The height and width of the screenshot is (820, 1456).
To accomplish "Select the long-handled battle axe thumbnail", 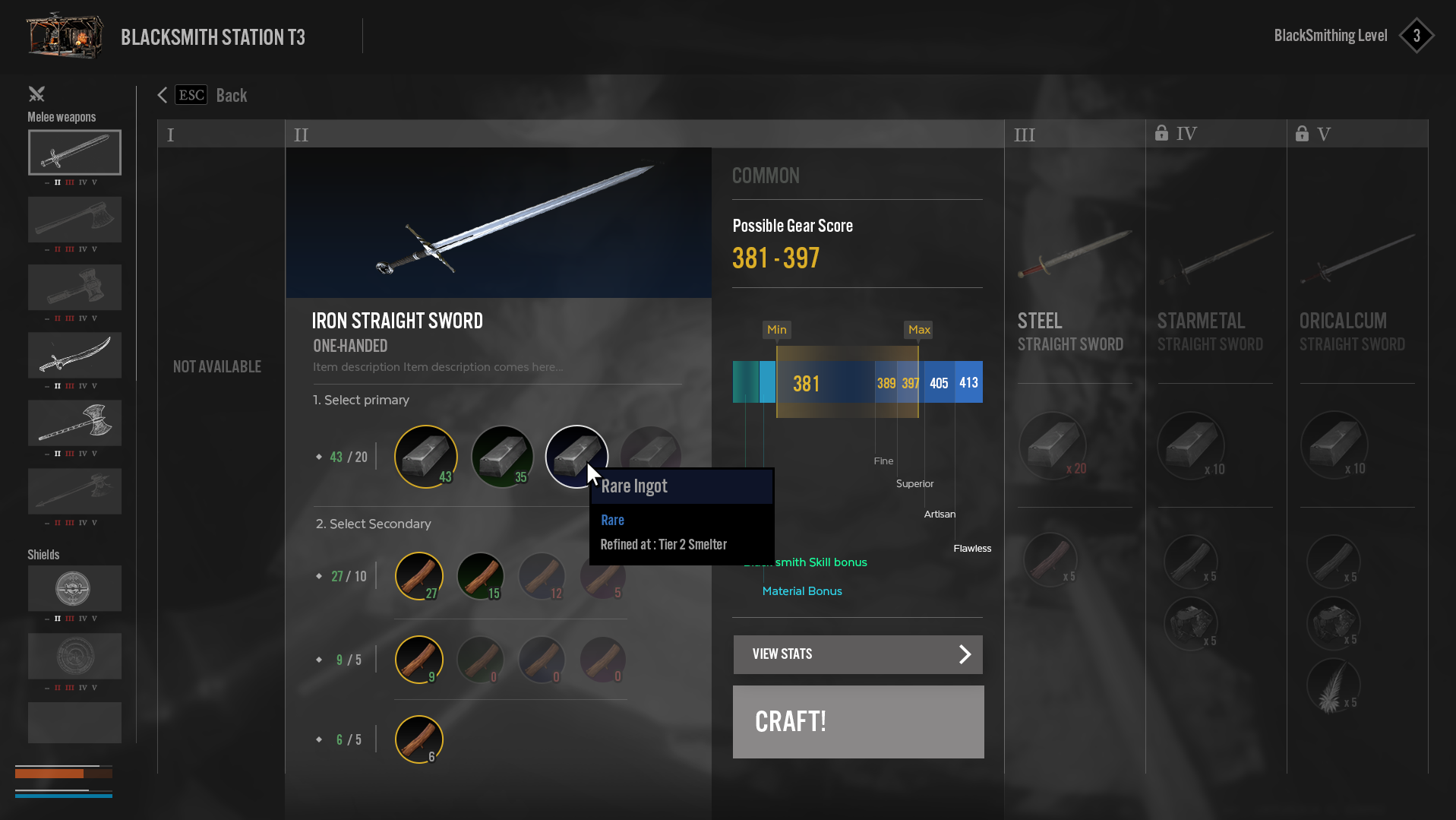I will tap(74, 423).
